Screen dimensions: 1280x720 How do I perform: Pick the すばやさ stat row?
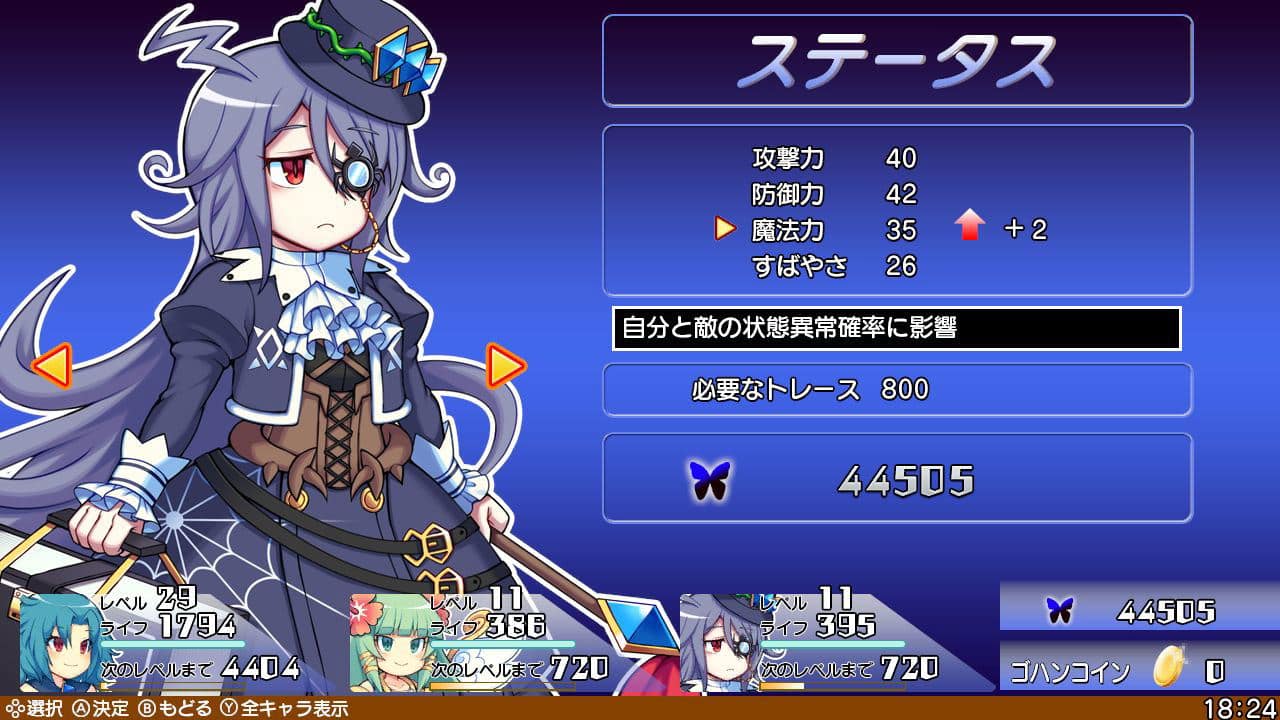click(834, 266)
